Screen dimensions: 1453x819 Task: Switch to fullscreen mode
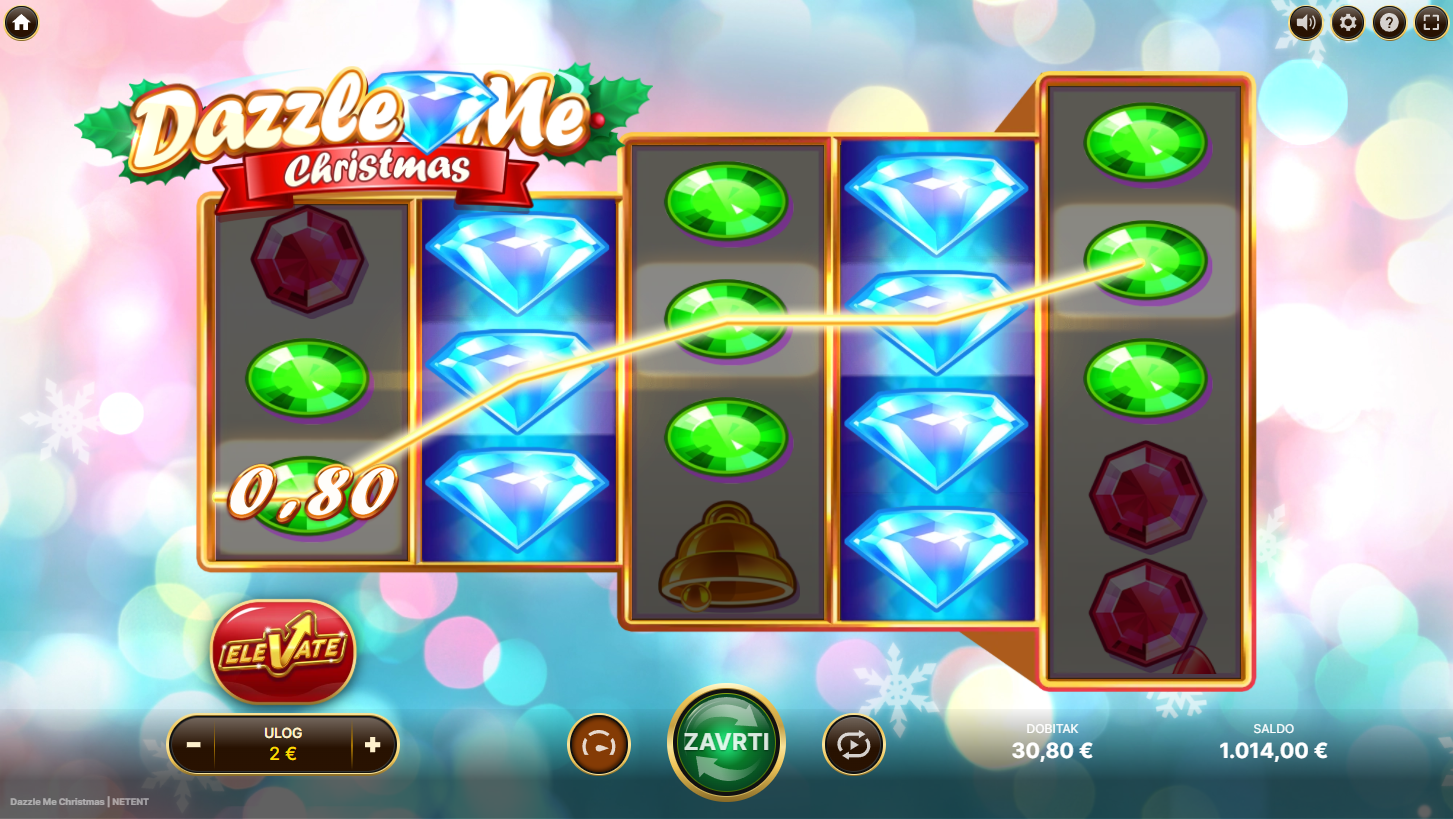click(x=1431, y=22)
